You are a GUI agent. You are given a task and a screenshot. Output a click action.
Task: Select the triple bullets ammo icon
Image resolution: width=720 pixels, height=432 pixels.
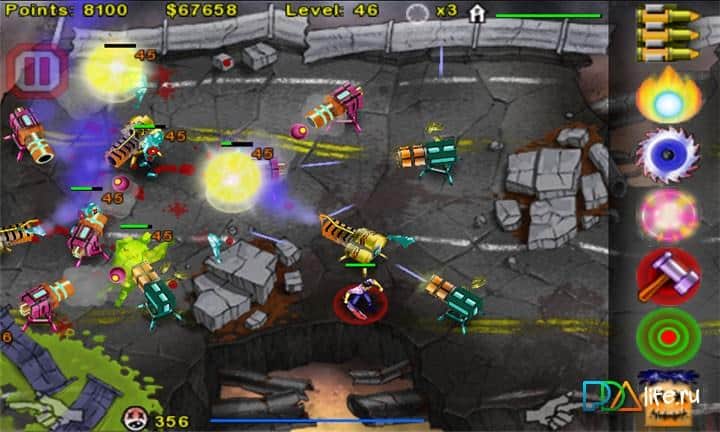668,33
